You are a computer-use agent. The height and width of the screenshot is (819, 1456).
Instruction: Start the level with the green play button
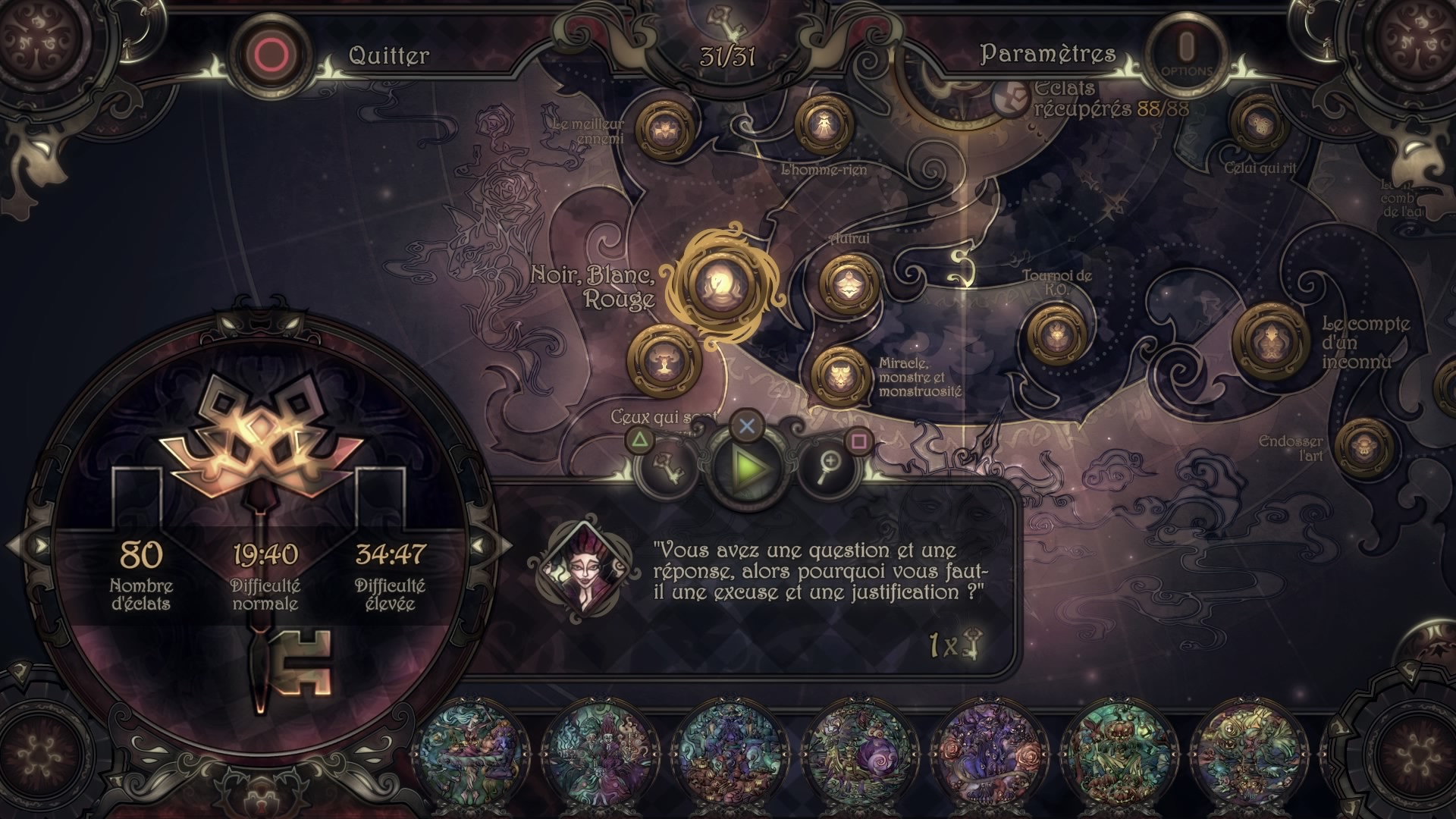tap(748, 468)
